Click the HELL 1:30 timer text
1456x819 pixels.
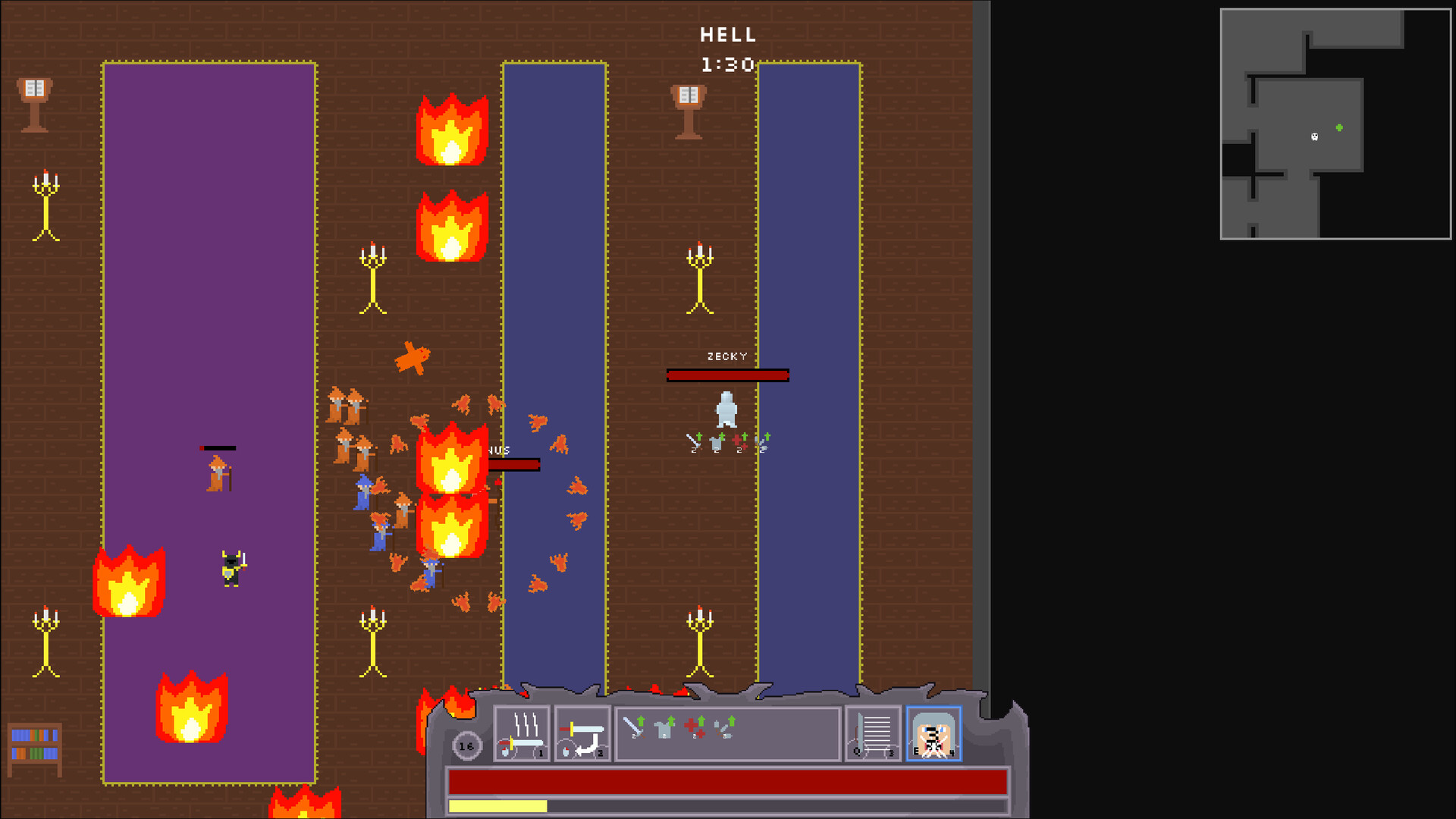[726, 45]
